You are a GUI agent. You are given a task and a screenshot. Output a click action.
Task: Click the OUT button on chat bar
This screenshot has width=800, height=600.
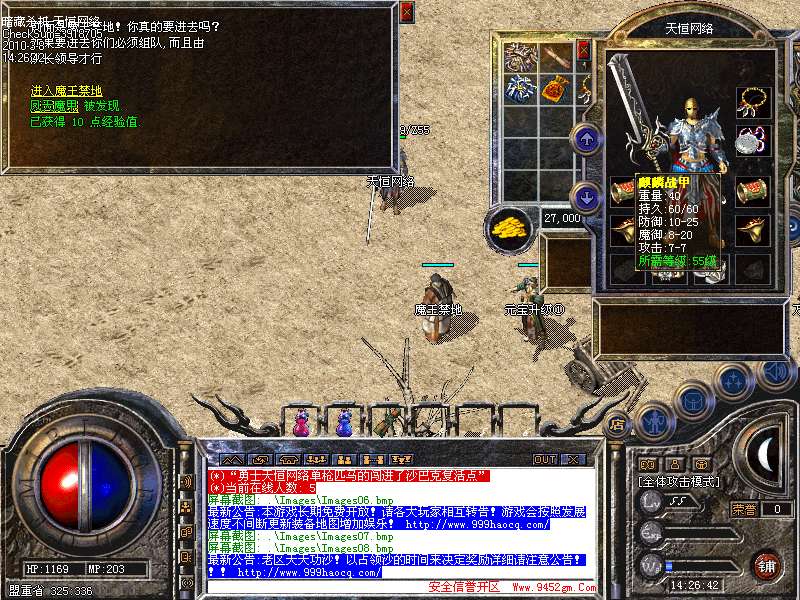[x=544, y=459]
